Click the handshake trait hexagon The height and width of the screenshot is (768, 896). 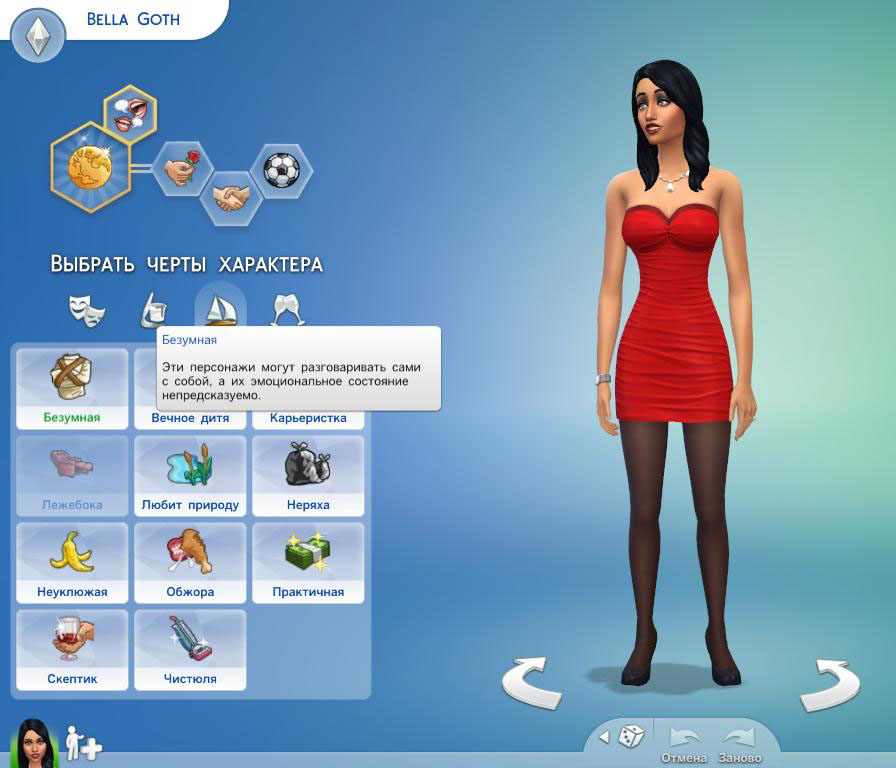tap(232, 196)
